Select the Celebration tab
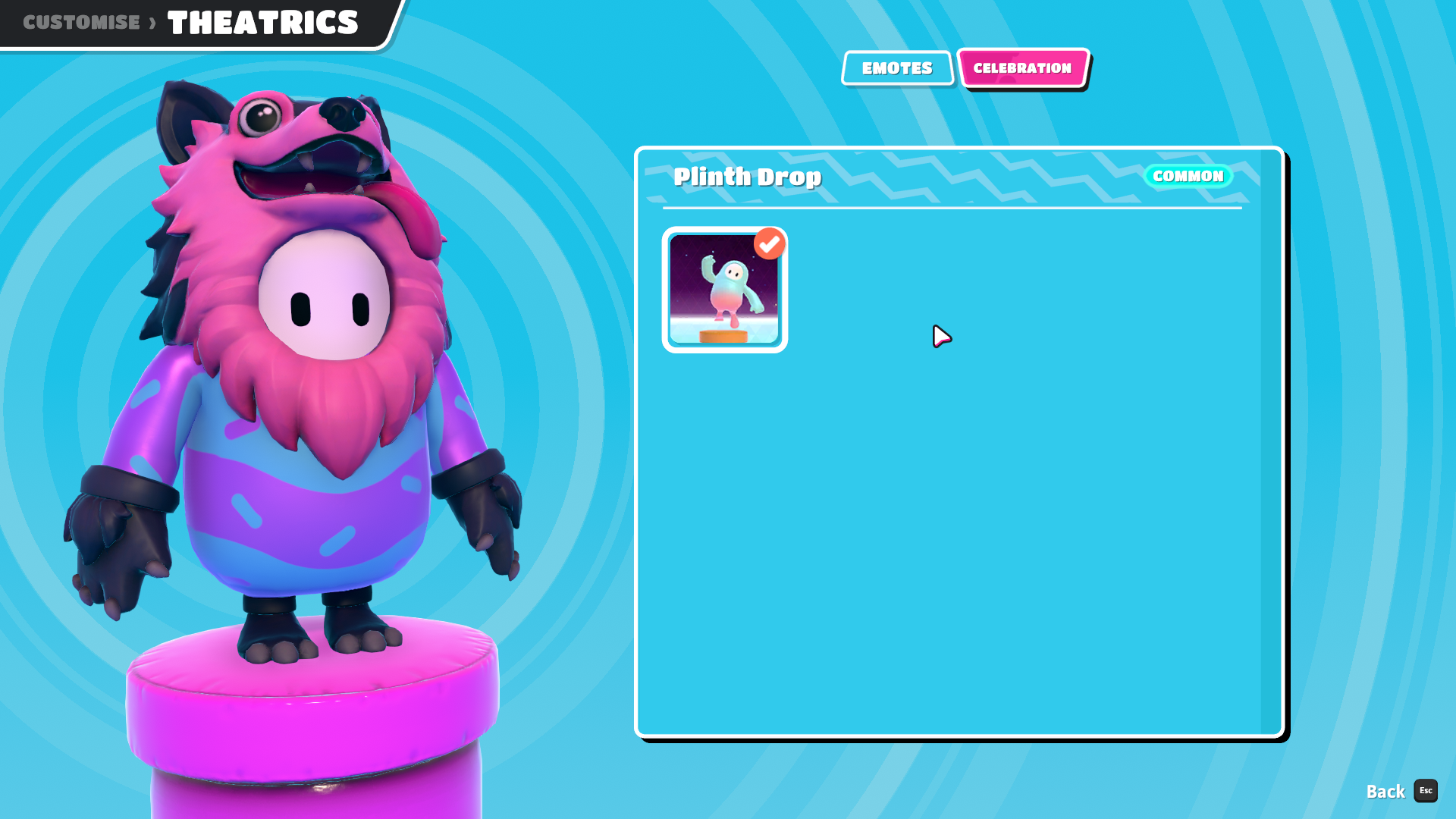The height and width of the screenshot is (819, 1456). 1022,68
